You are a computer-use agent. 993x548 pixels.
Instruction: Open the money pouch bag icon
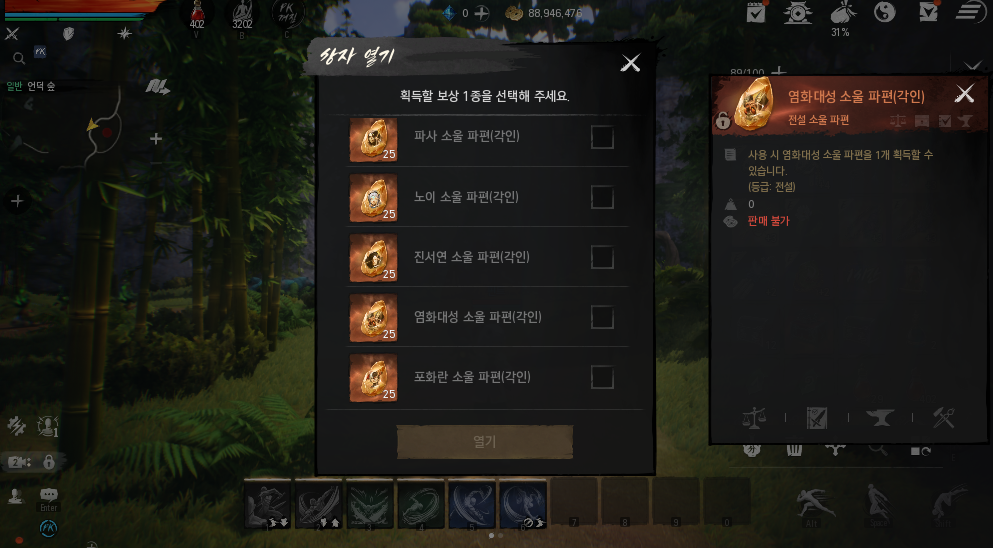coord(841,12)
